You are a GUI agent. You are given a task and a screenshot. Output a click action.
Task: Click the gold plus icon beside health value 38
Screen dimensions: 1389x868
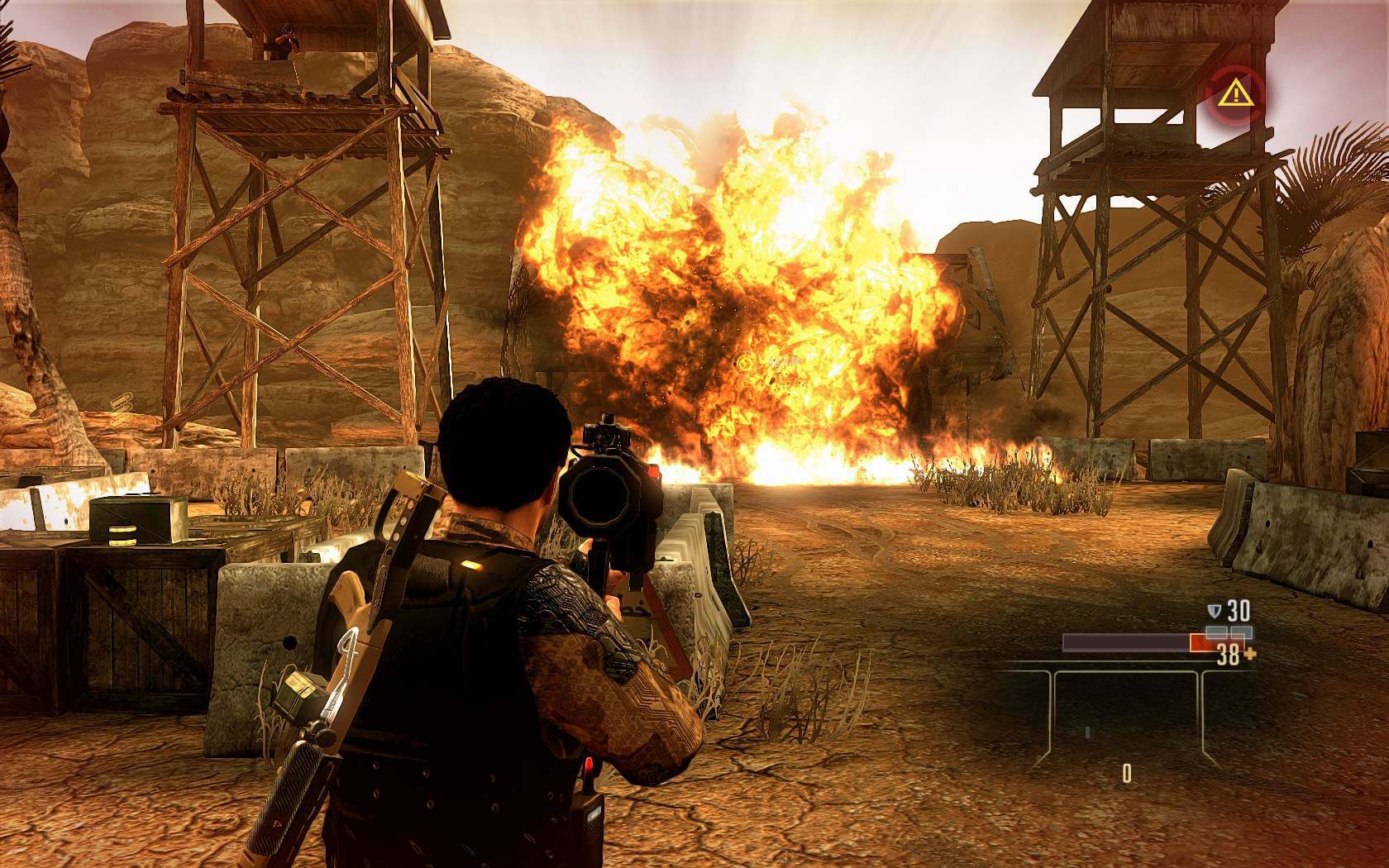pyautogui.click(x=1251, y=654)
